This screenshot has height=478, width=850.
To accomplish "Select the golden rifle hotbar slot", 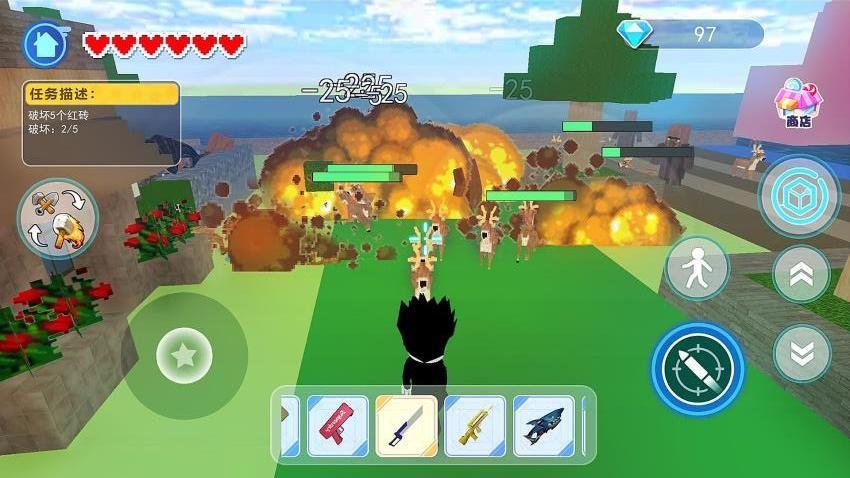I will (475, 426).
